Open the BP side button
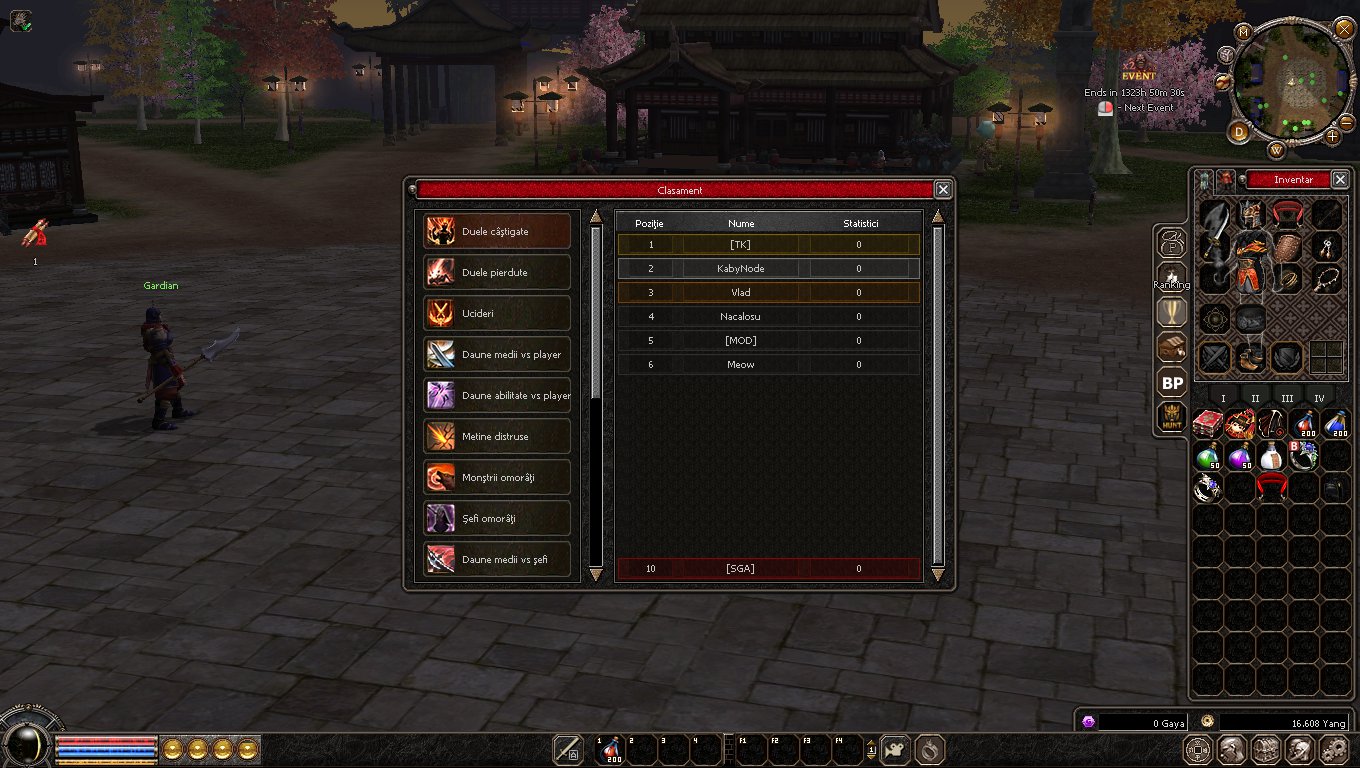Screen dimensions: 1360x768 pos(1172,383)
